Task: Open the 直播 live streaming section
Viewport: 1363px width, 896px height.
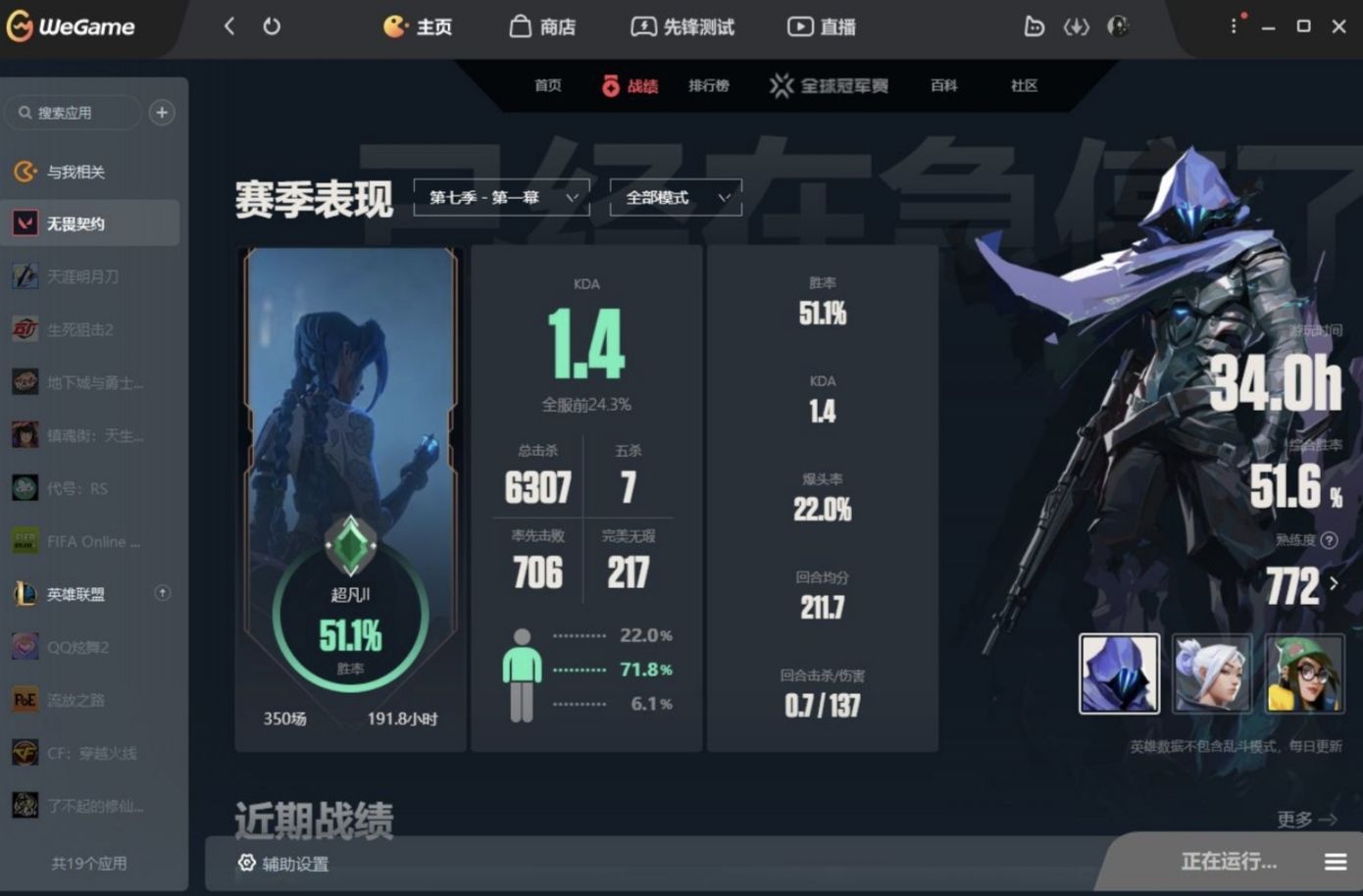Action: click(x=821, y=26)
